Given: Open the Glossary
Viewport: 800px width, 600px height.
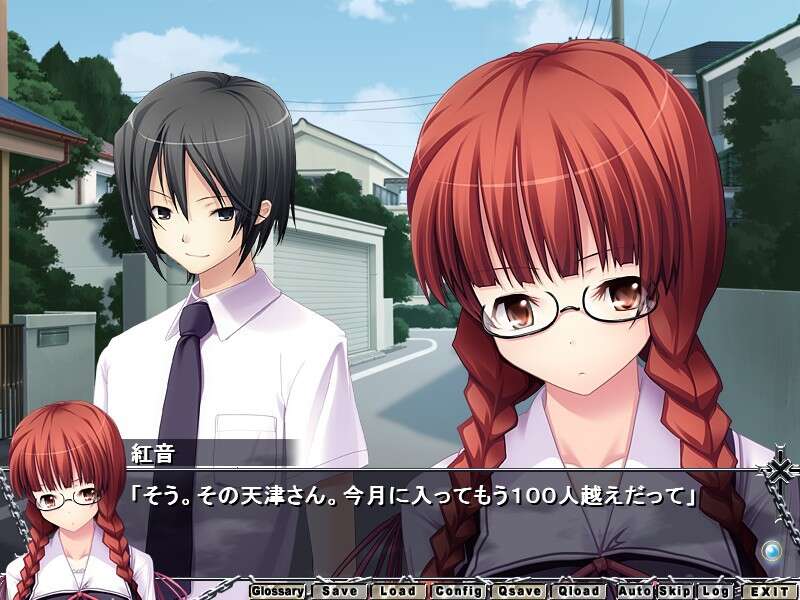Looking at the screenshot, I should (x=276, y=591).
